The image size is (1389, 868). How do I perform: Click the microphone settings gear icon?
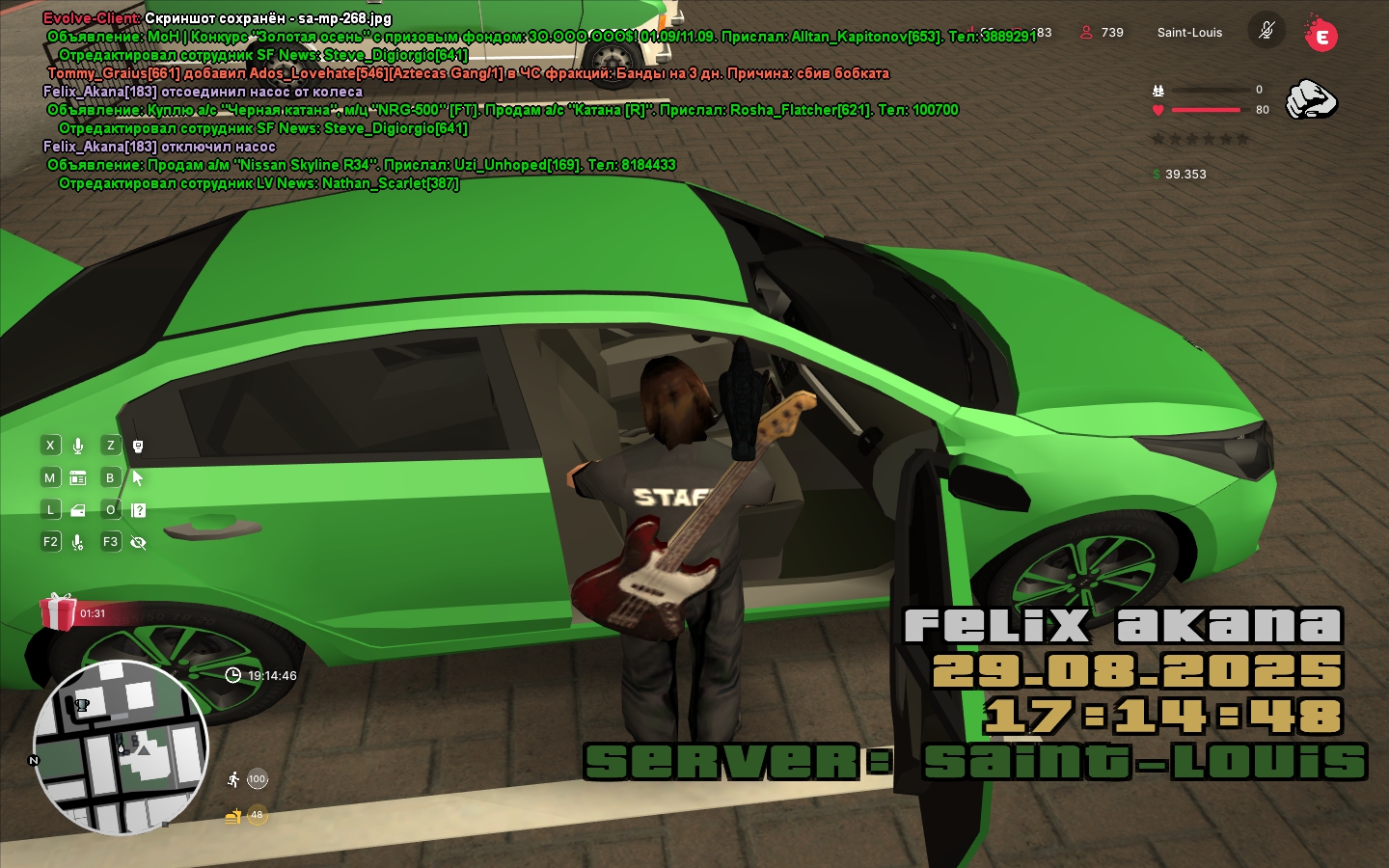pos(78,542)
